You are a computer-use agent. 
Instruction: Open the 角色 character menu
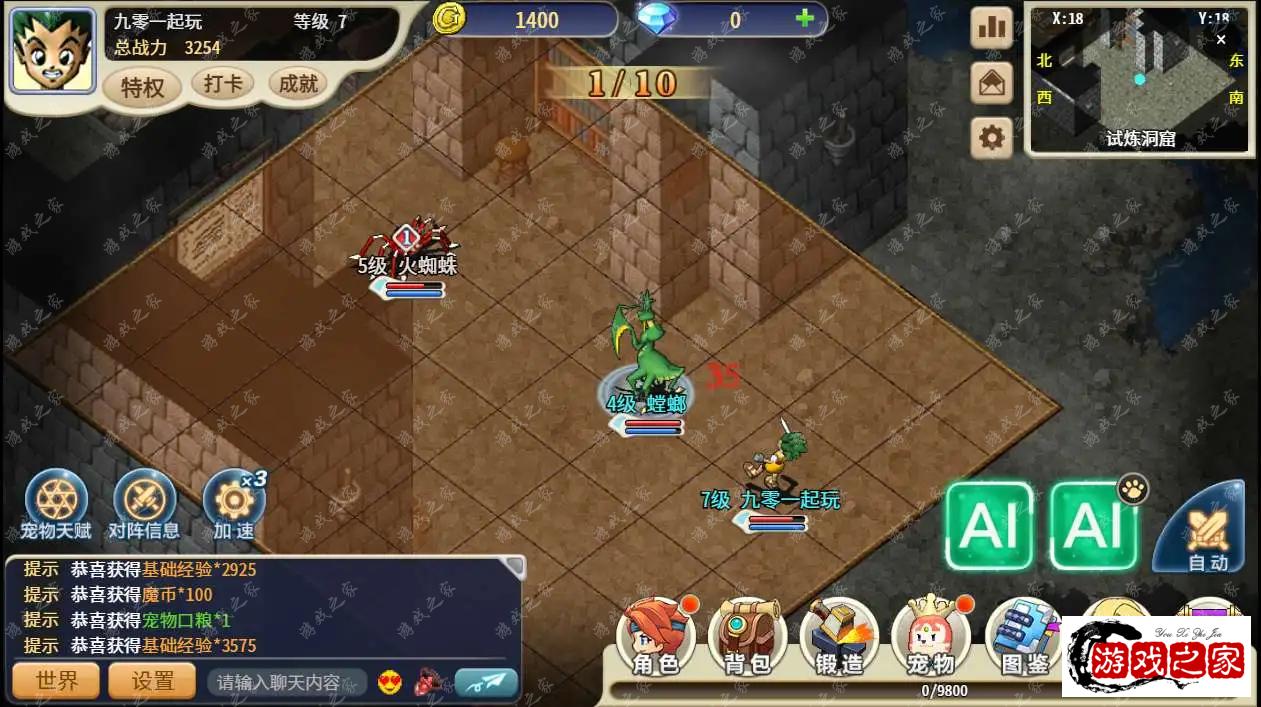[x=656, y=637]
